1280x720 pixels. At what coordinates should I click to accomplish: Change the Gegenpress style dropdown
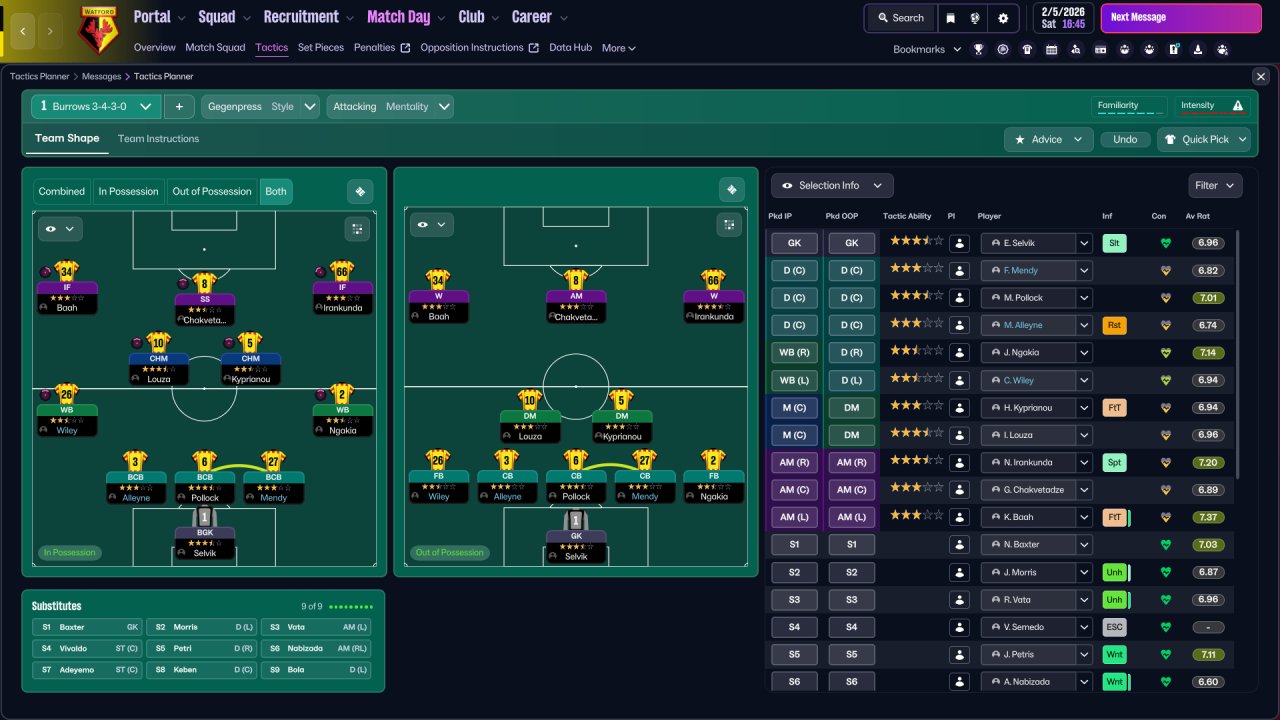coord(260,107)
